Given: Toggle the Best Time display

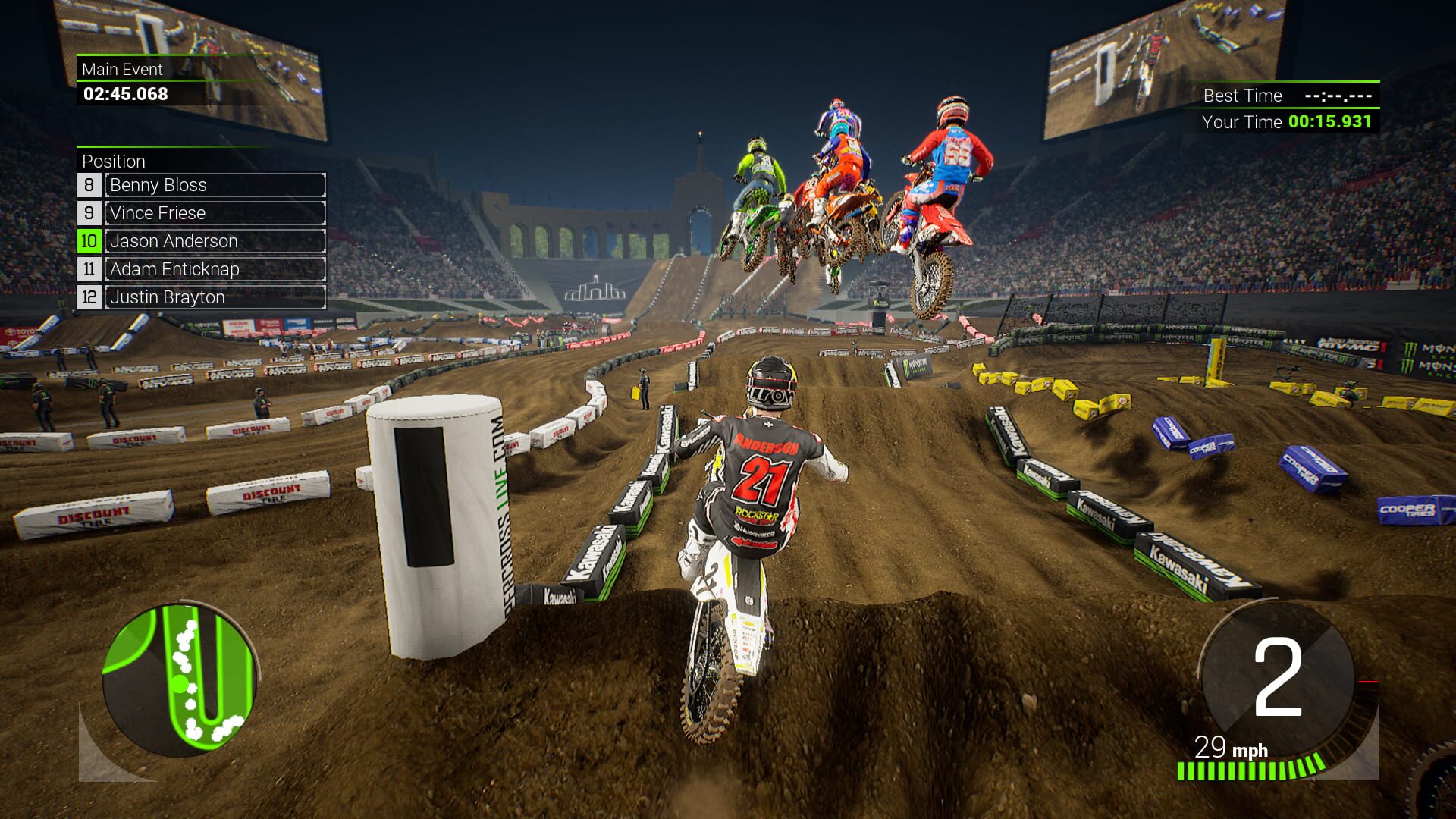Looking at the screenshot, I should [x=1289, y=96].
